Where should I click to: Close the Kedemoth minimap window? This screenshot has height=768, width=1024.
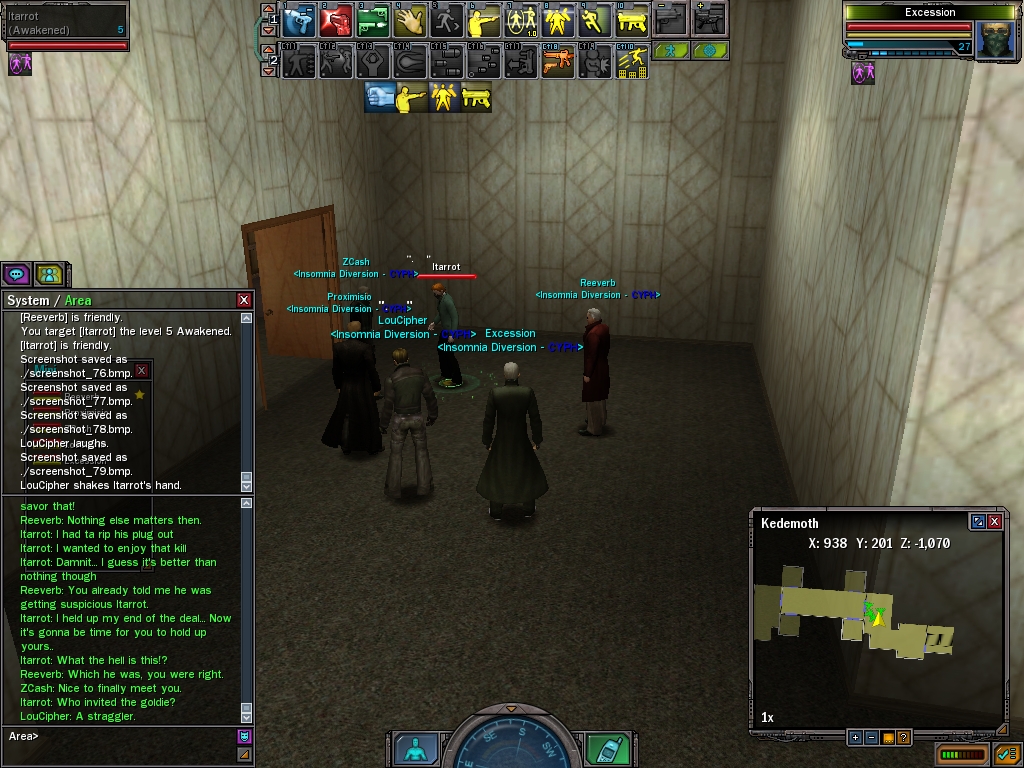point(995,522)
